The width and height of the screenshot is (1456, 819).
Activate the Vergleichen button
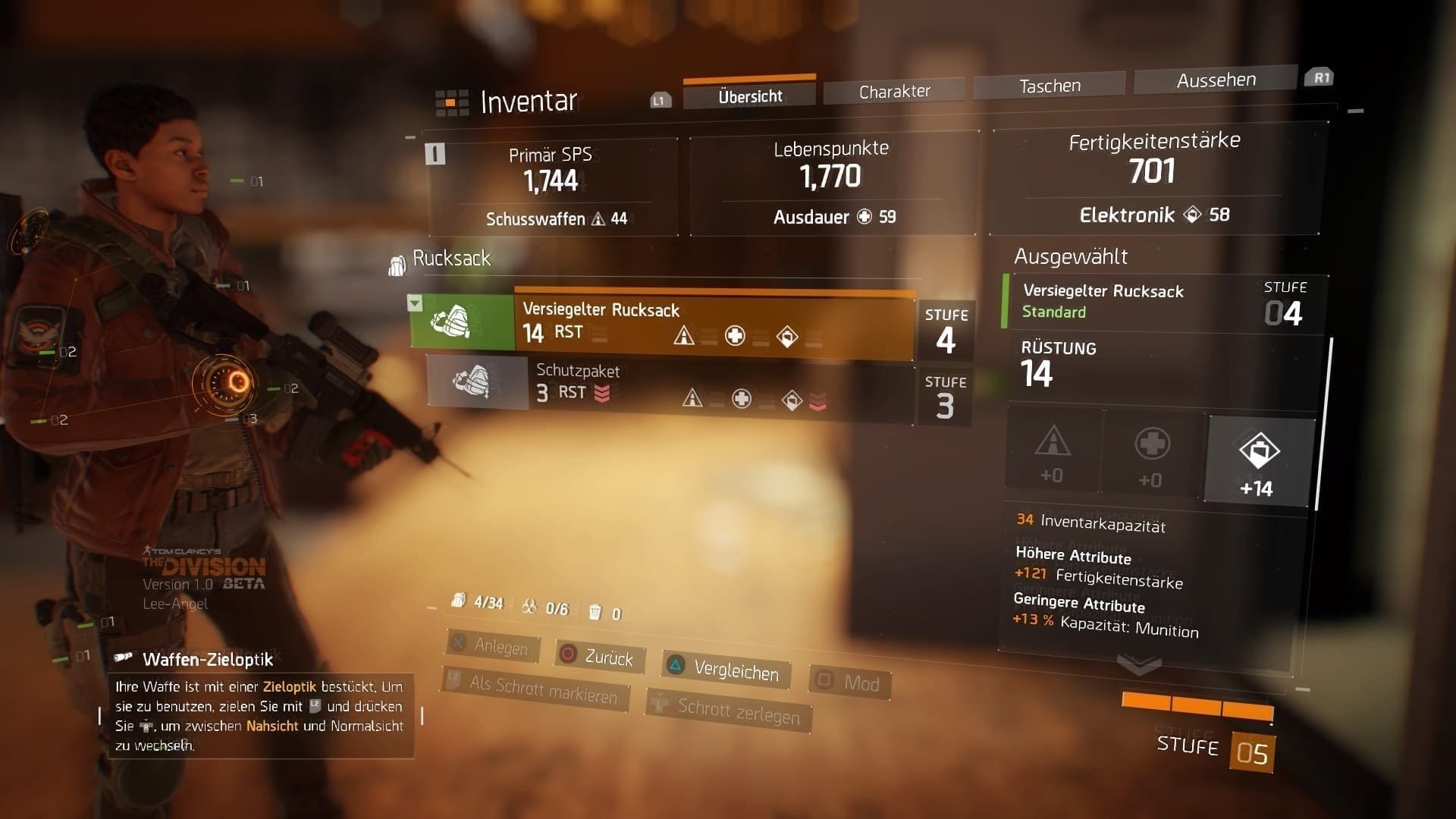pos(725,670)
